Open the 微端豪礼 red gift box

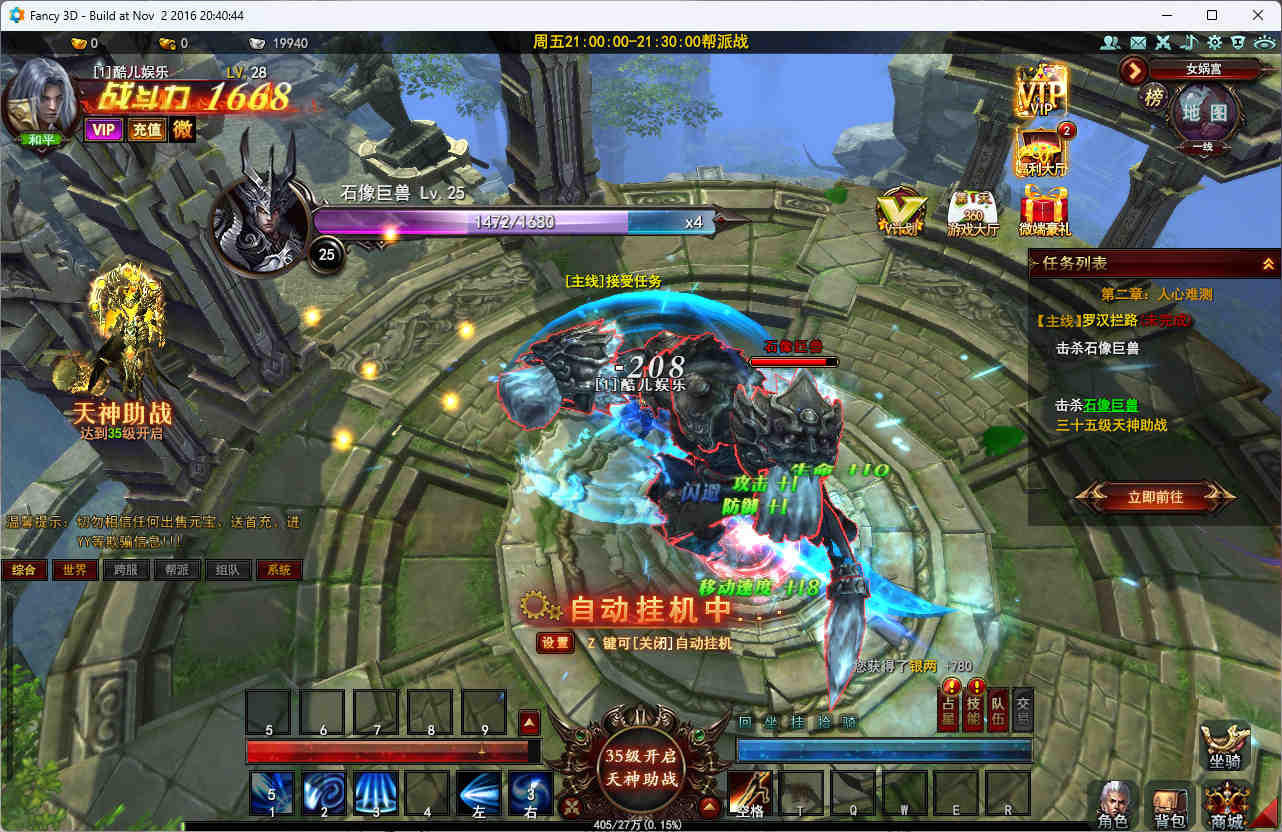[x=1044, y=211]
